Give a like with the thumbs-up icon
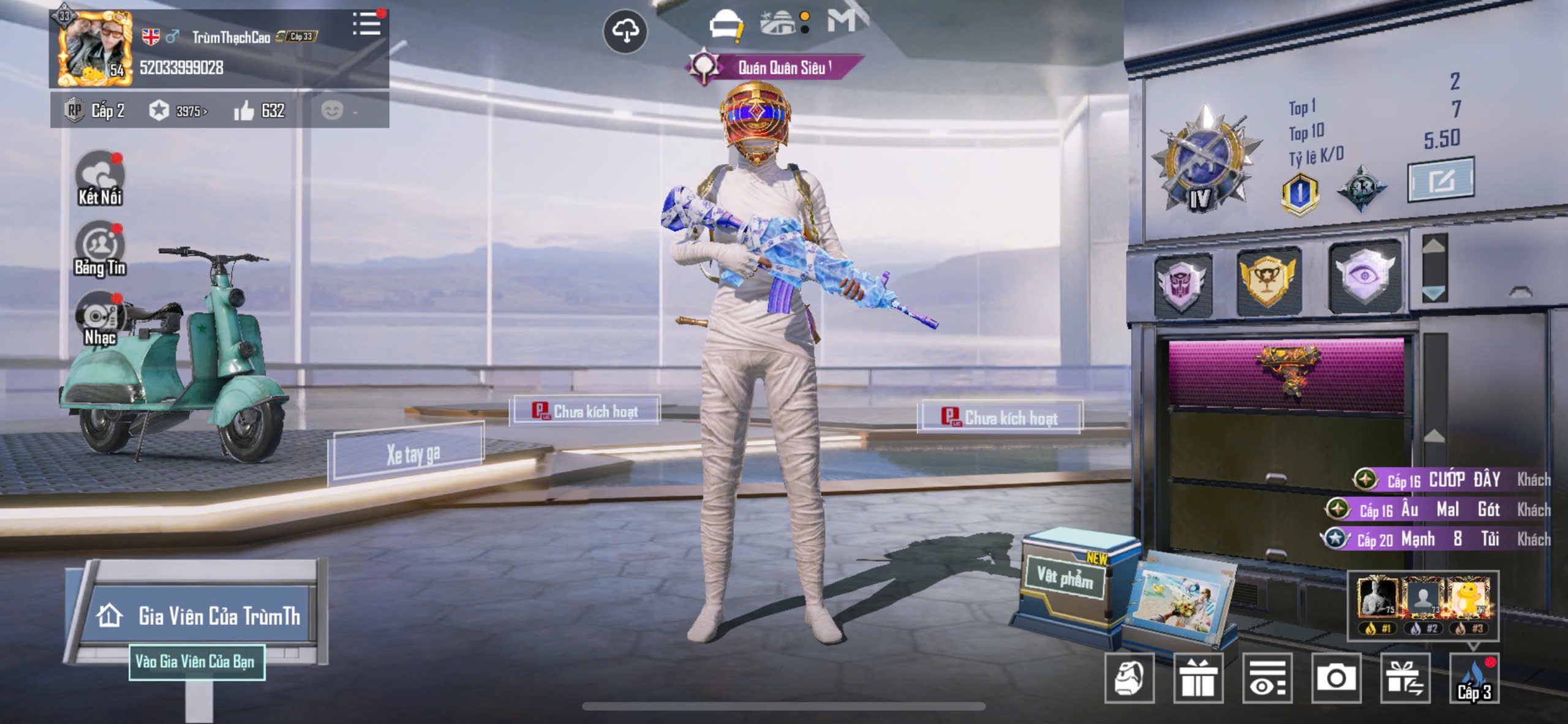Image resolution: width=1568 pixels, height=724 pixels. 244,111
